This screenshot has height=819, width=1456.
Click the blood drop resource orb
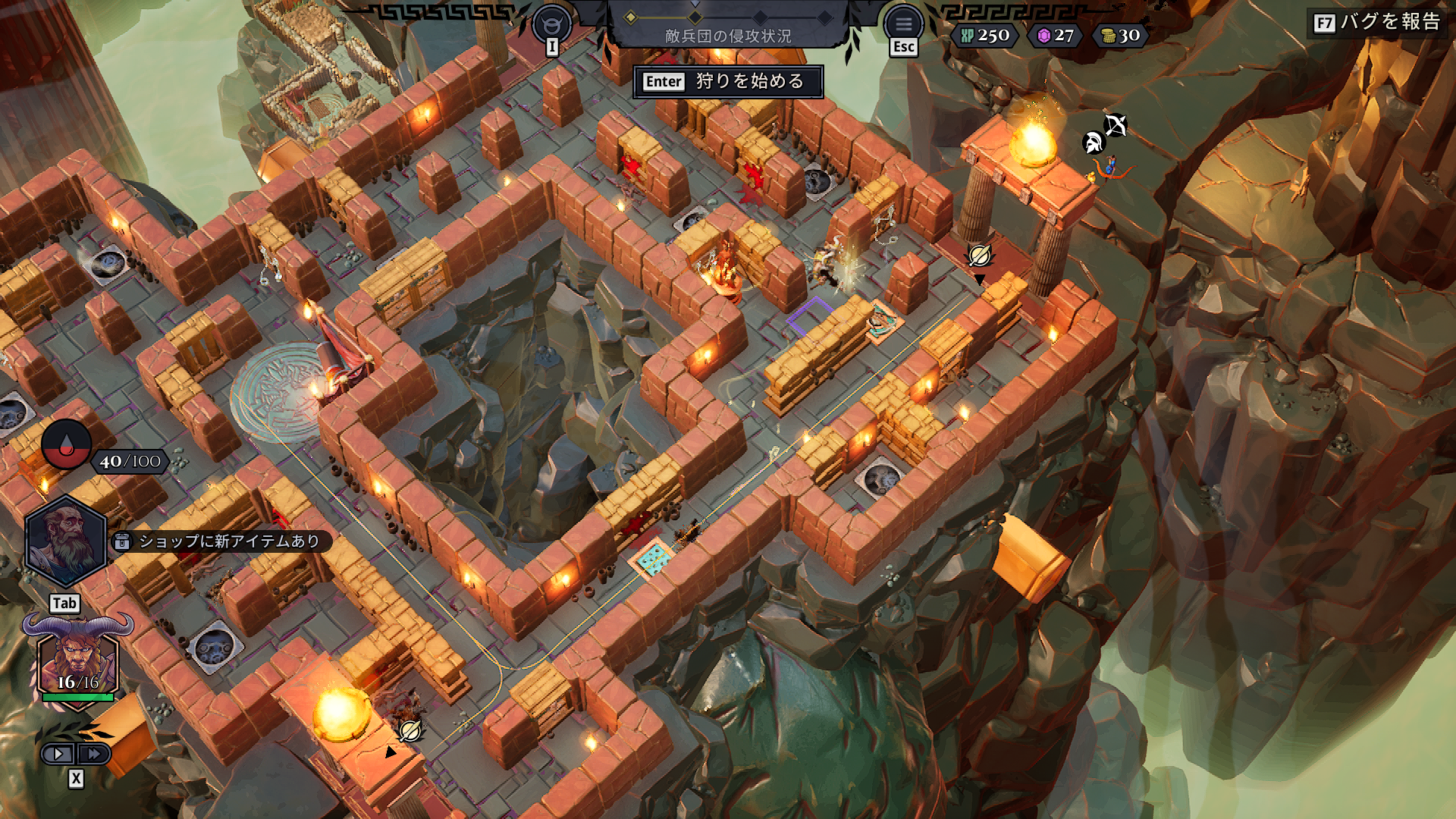click(66, 445)
